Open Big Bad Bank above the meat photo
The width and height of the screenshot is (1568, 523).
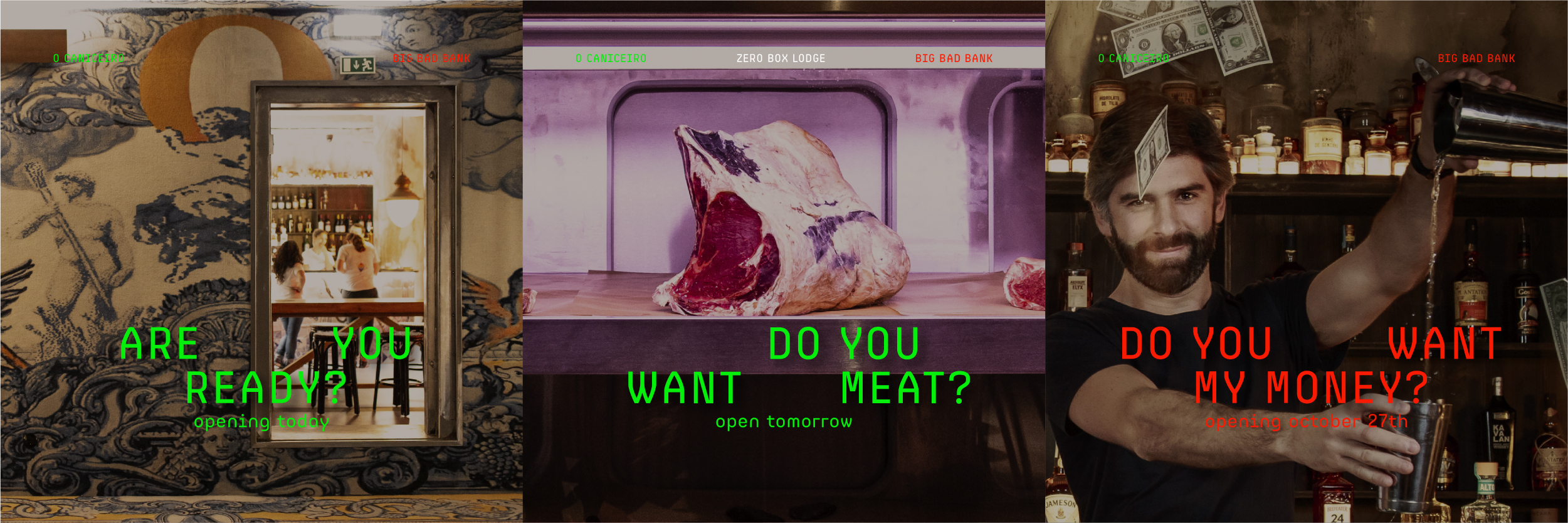[954, 58]
